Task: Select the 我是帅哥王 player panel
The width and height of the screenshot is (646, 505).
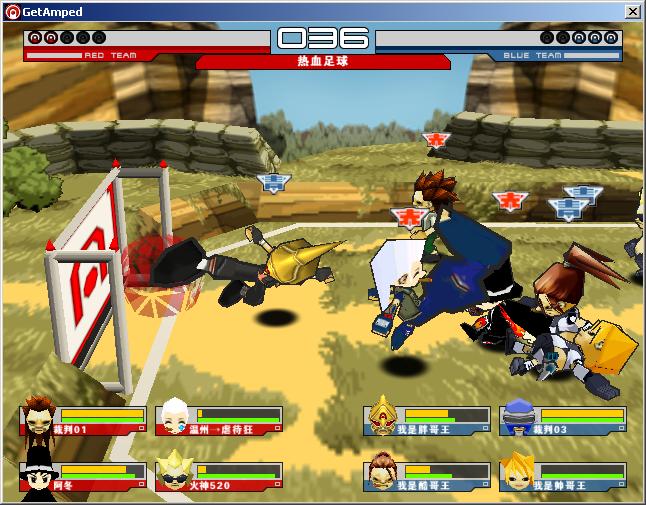Action: (563, 476)
